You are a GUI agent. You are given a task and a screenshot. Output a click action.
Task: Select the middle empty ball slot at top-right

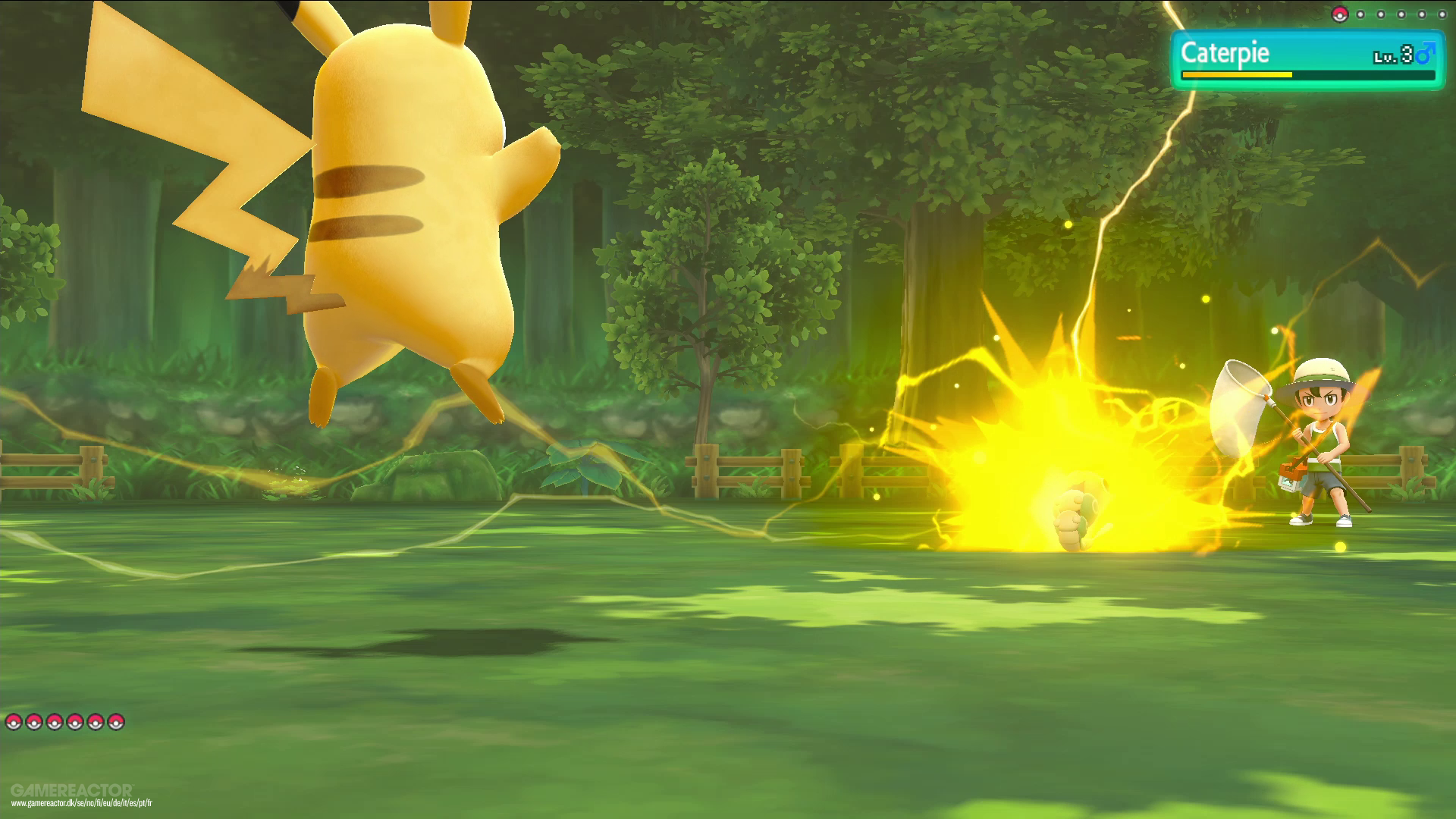[x=1401, y=14]
